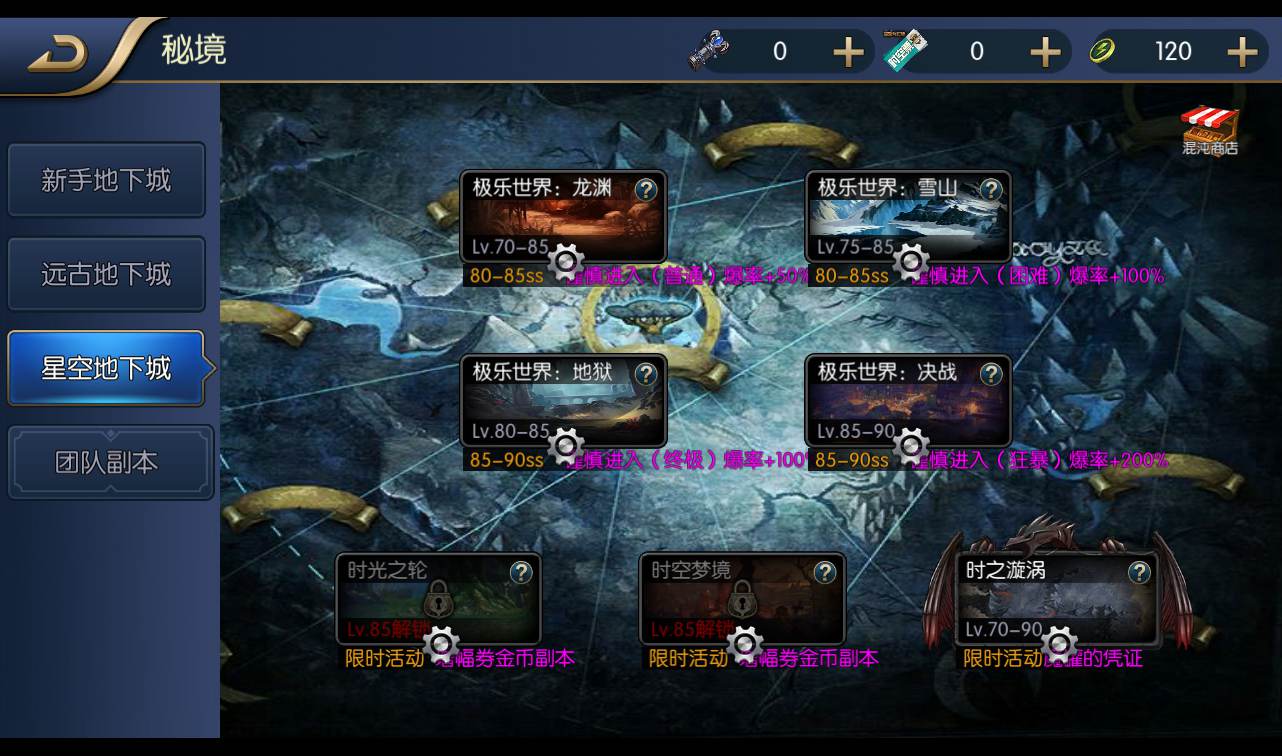
Task: Click the help icon on 极乐世界：雪山 card
Action: pos(991,190)
